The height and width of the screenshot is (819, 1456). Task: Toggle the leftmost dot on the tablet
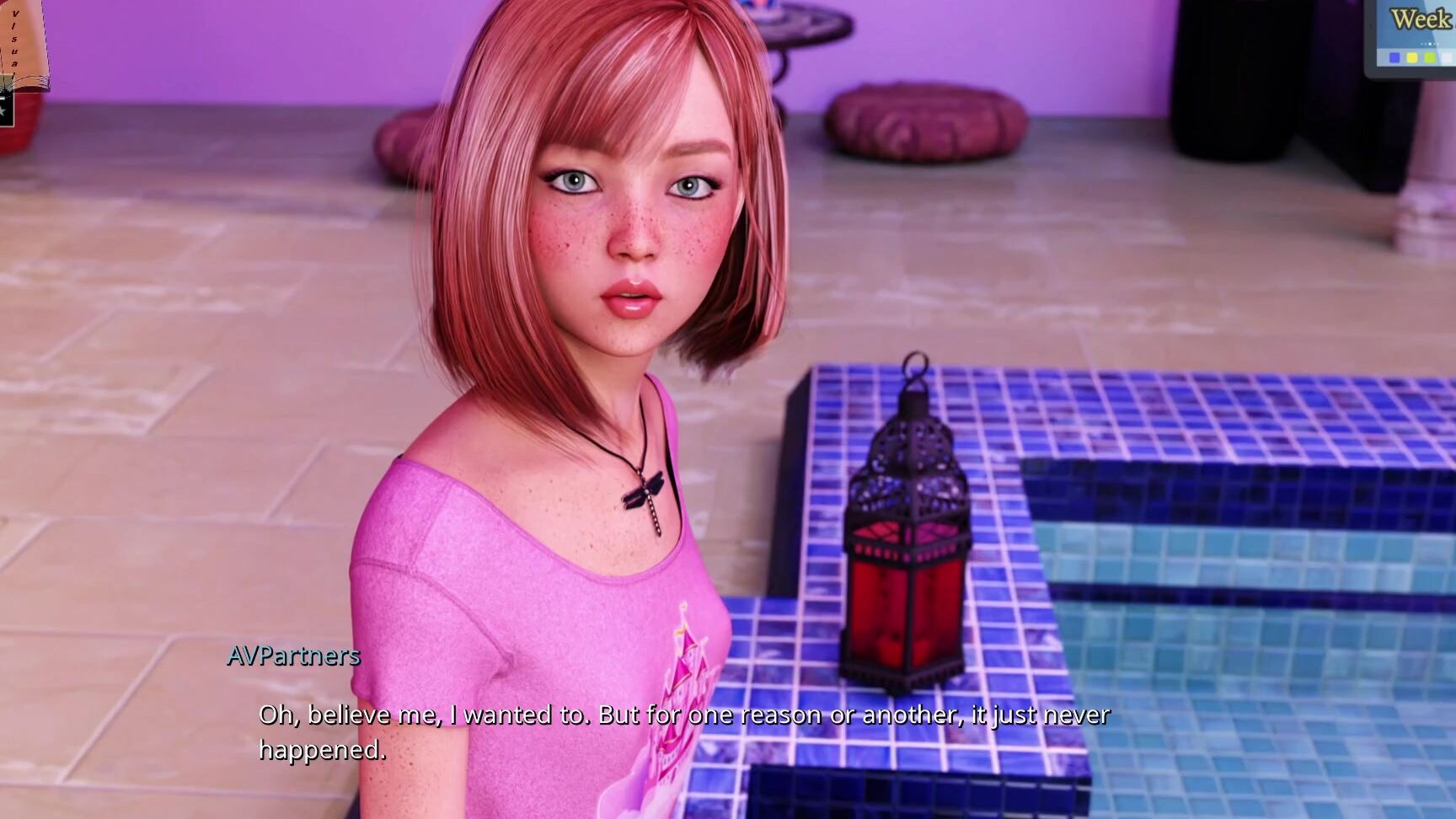[x=1421, y=44]
